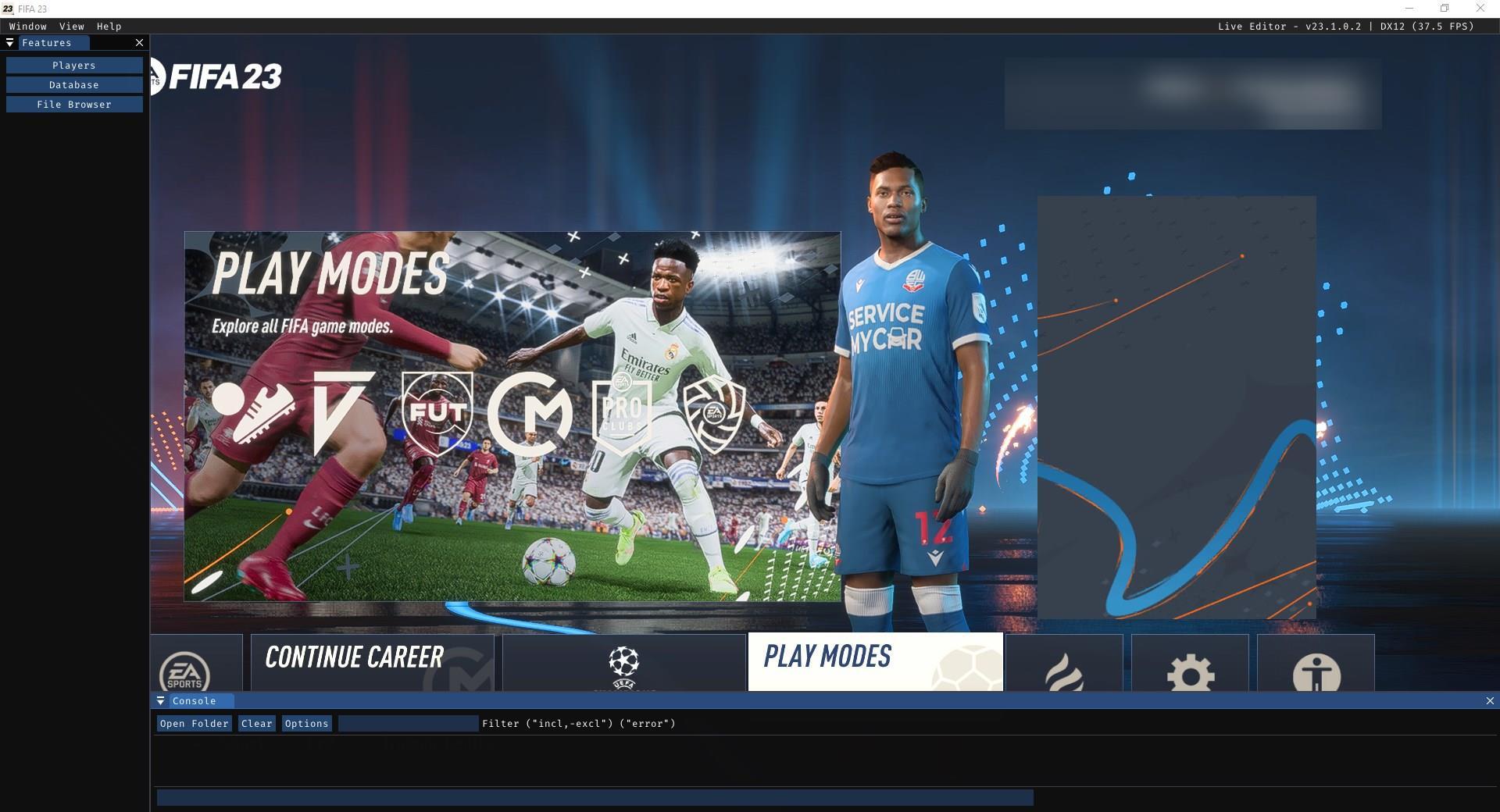The image size is (1500, 812).
Task: Open the Database feature
Action: click(x=74, y=84)
